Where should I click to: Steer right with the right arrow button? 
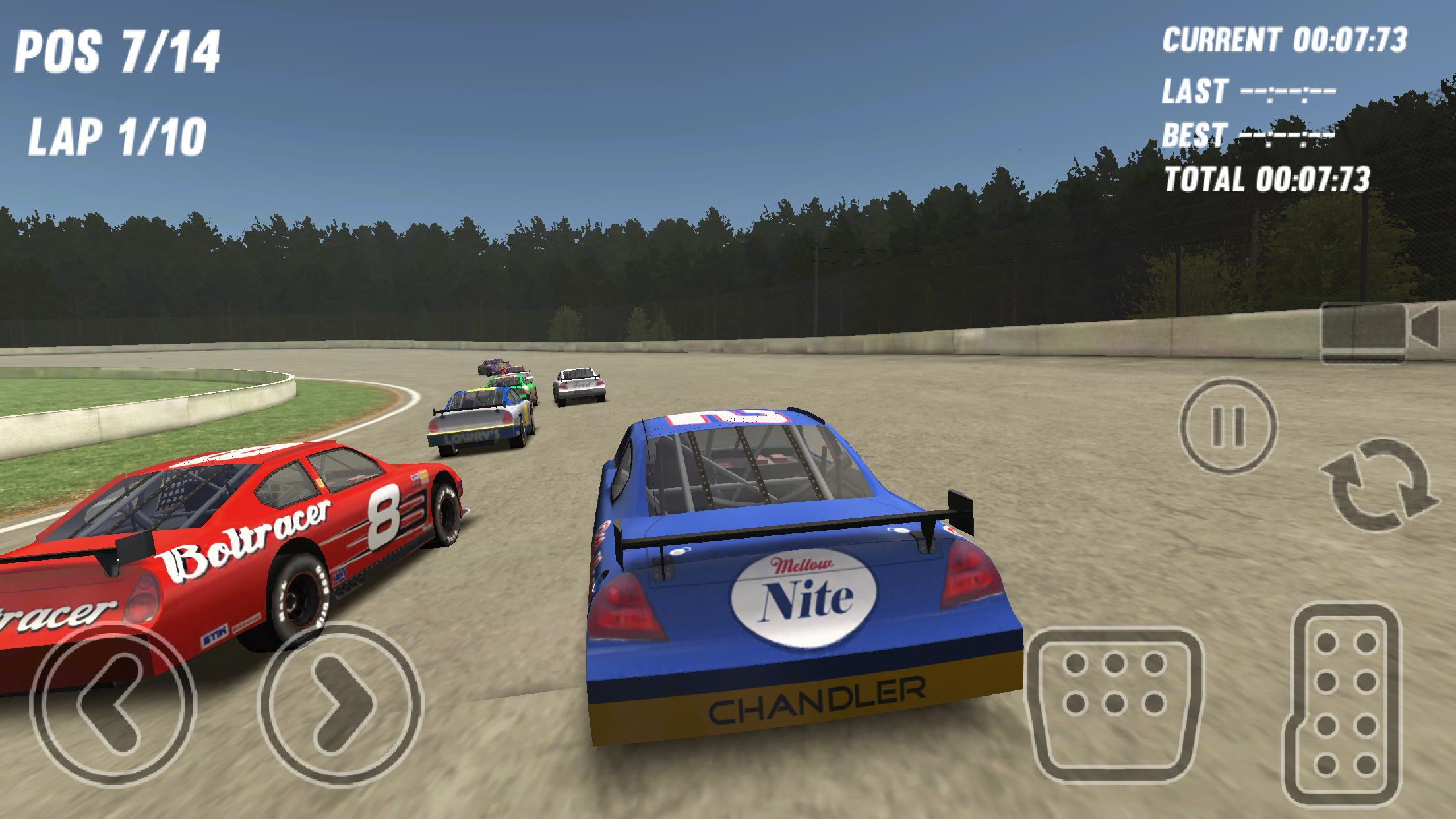click(340, 704)
